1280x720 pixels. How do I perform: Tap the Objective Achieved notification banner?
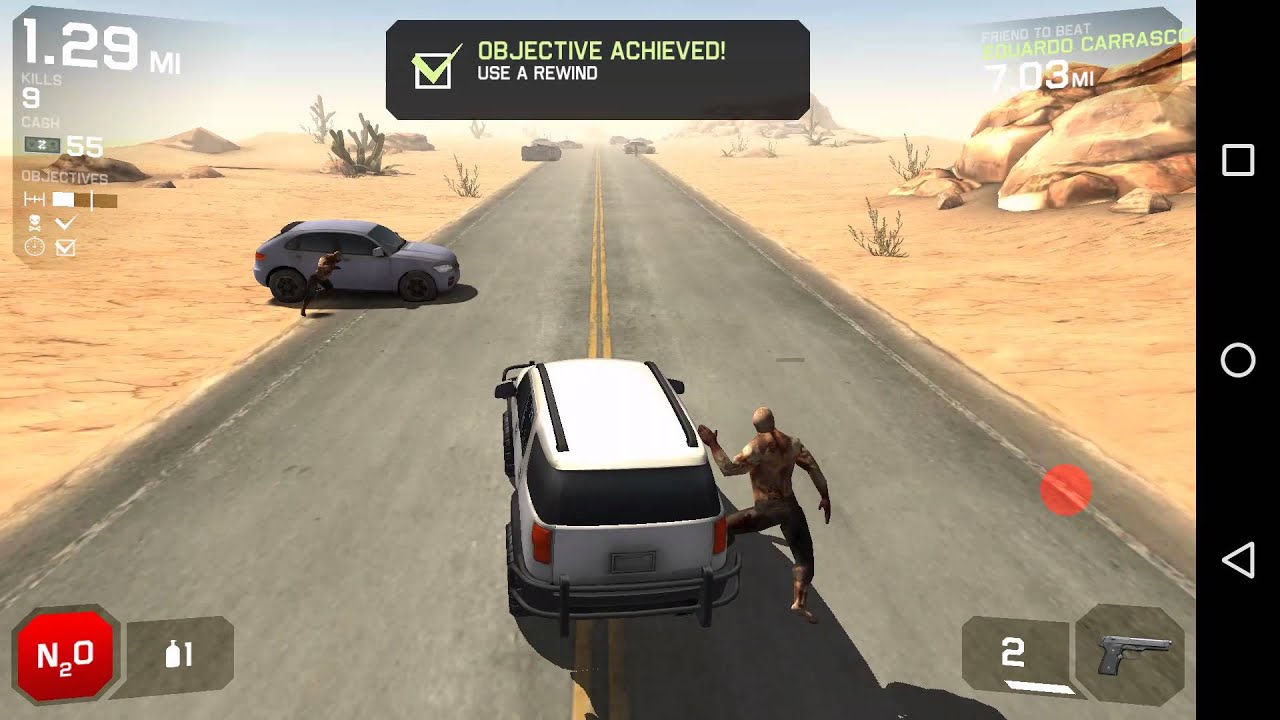click(597, 69)
